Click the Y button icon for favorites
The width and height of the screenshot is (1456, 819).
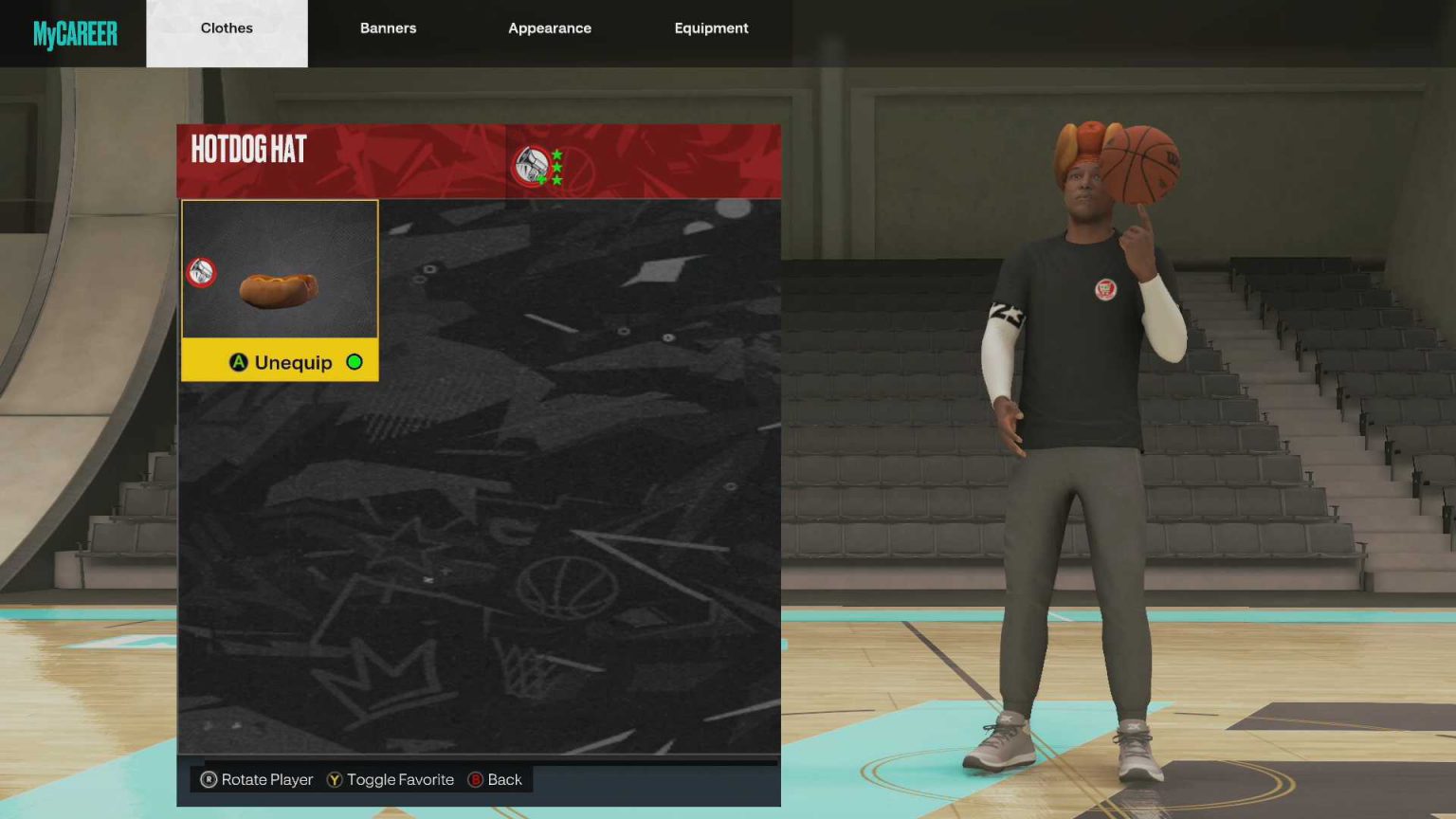(x=334, y=779)
